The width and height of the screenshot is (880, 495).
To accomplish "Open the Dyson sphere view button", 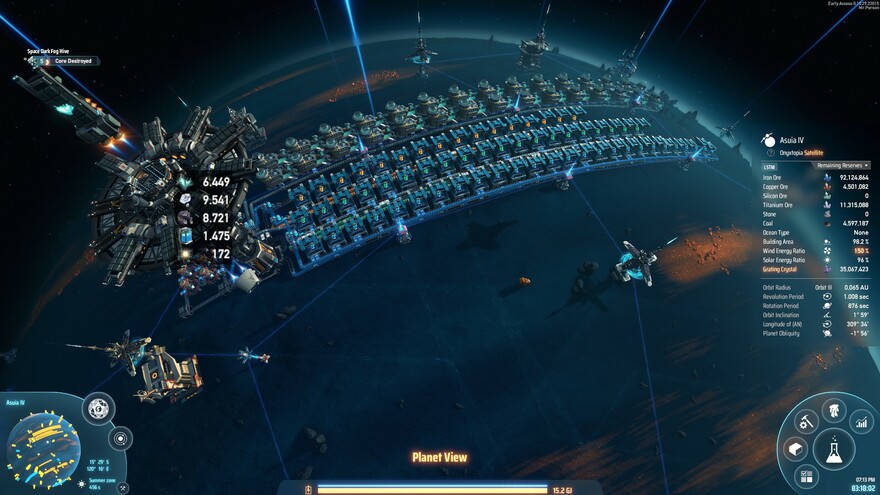I will (98, 408).
